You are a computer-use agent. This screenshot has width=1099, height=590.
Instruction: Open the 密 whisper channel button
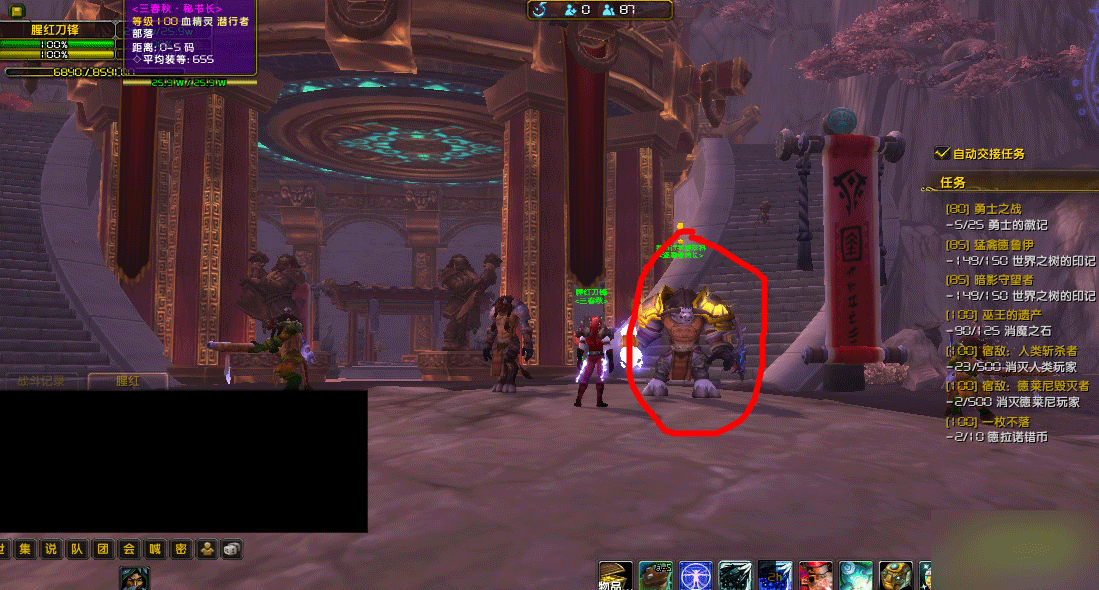(x=179, y=549)
